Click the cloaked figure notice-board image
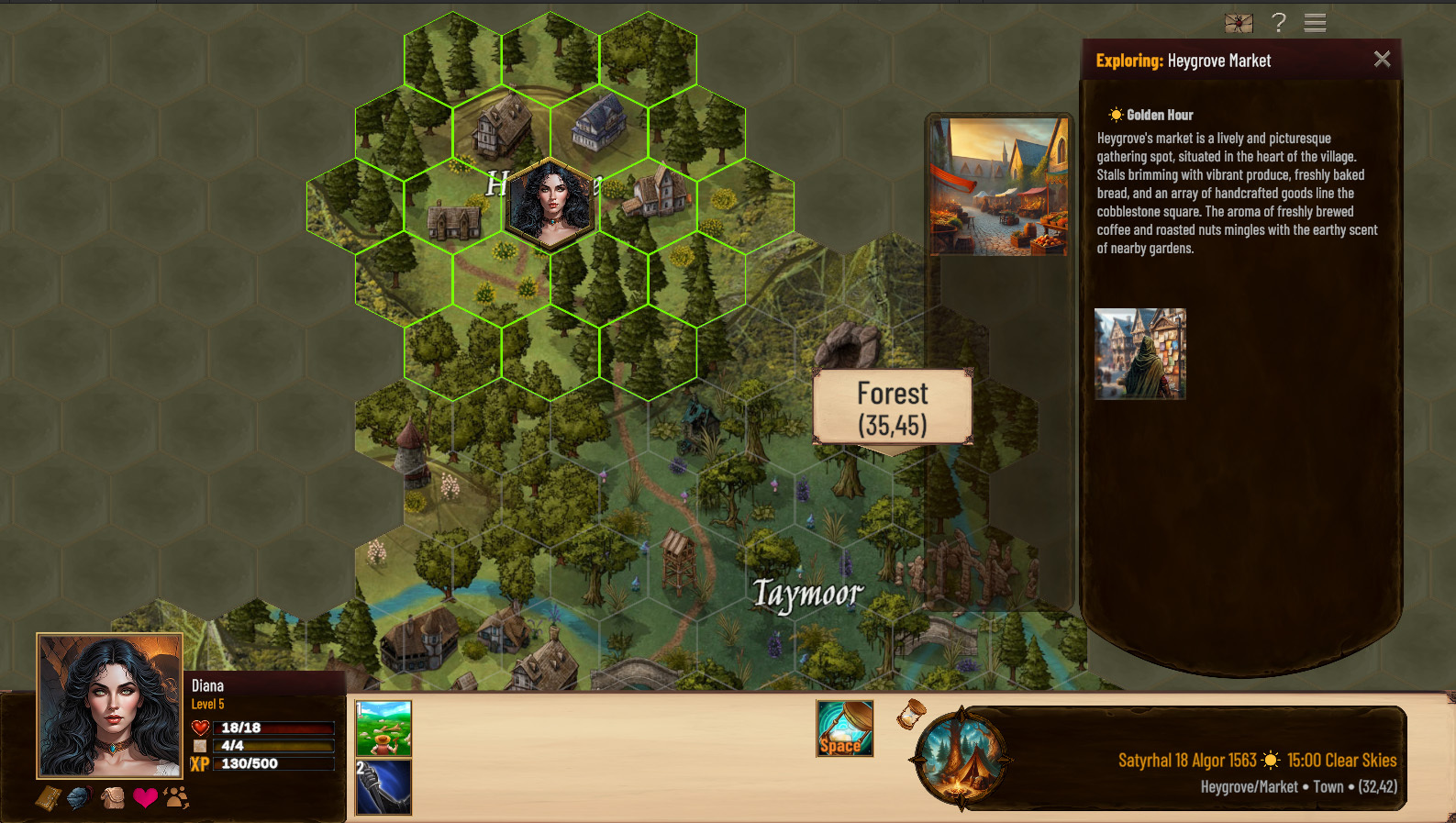The width and height of the screenshot is (1456, 823). [1139, 354]
